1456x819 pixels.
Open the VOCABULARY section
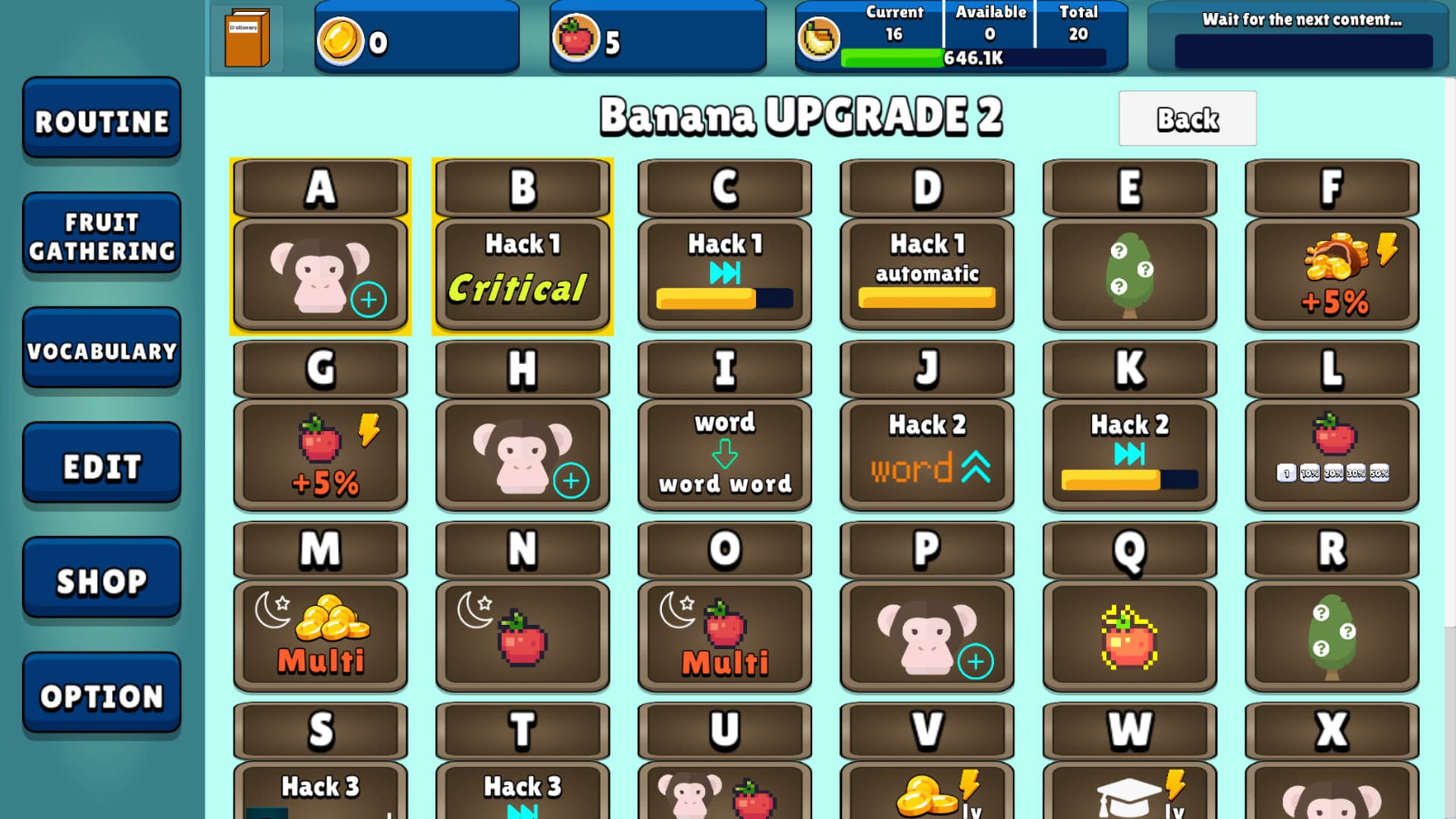point(101,350)
